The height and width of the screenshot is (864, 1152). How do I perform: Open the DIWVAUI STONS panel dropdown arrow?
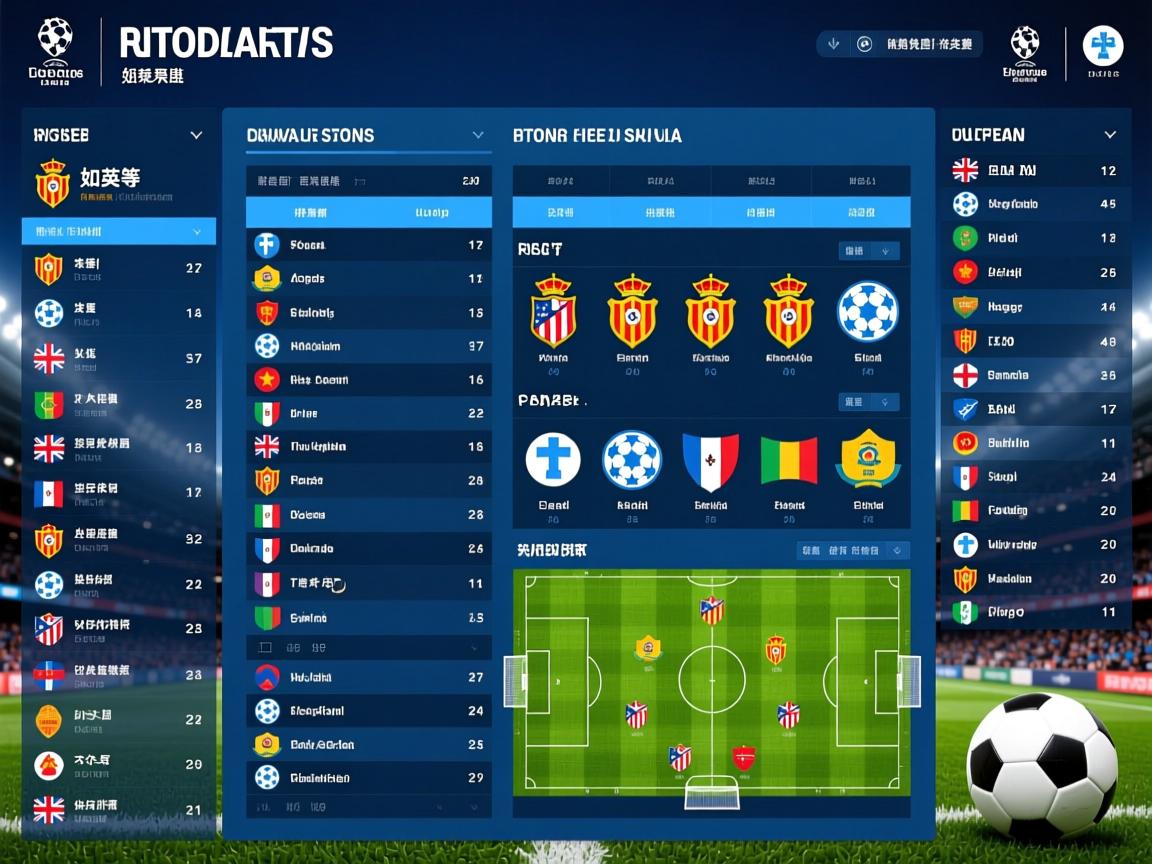pos(478,135)
